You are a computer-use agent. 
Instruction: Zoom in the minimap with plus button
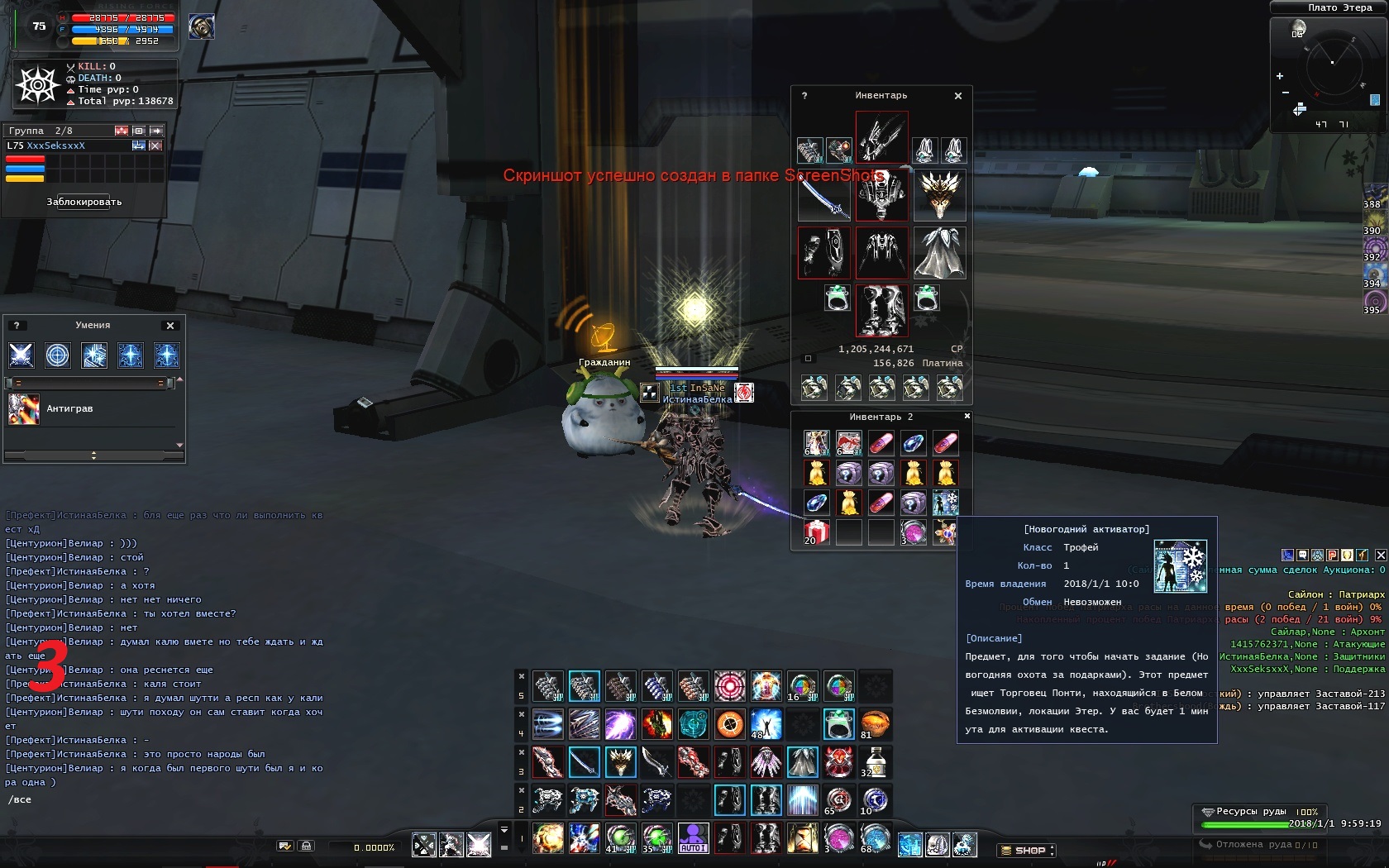coord(1280,76)
